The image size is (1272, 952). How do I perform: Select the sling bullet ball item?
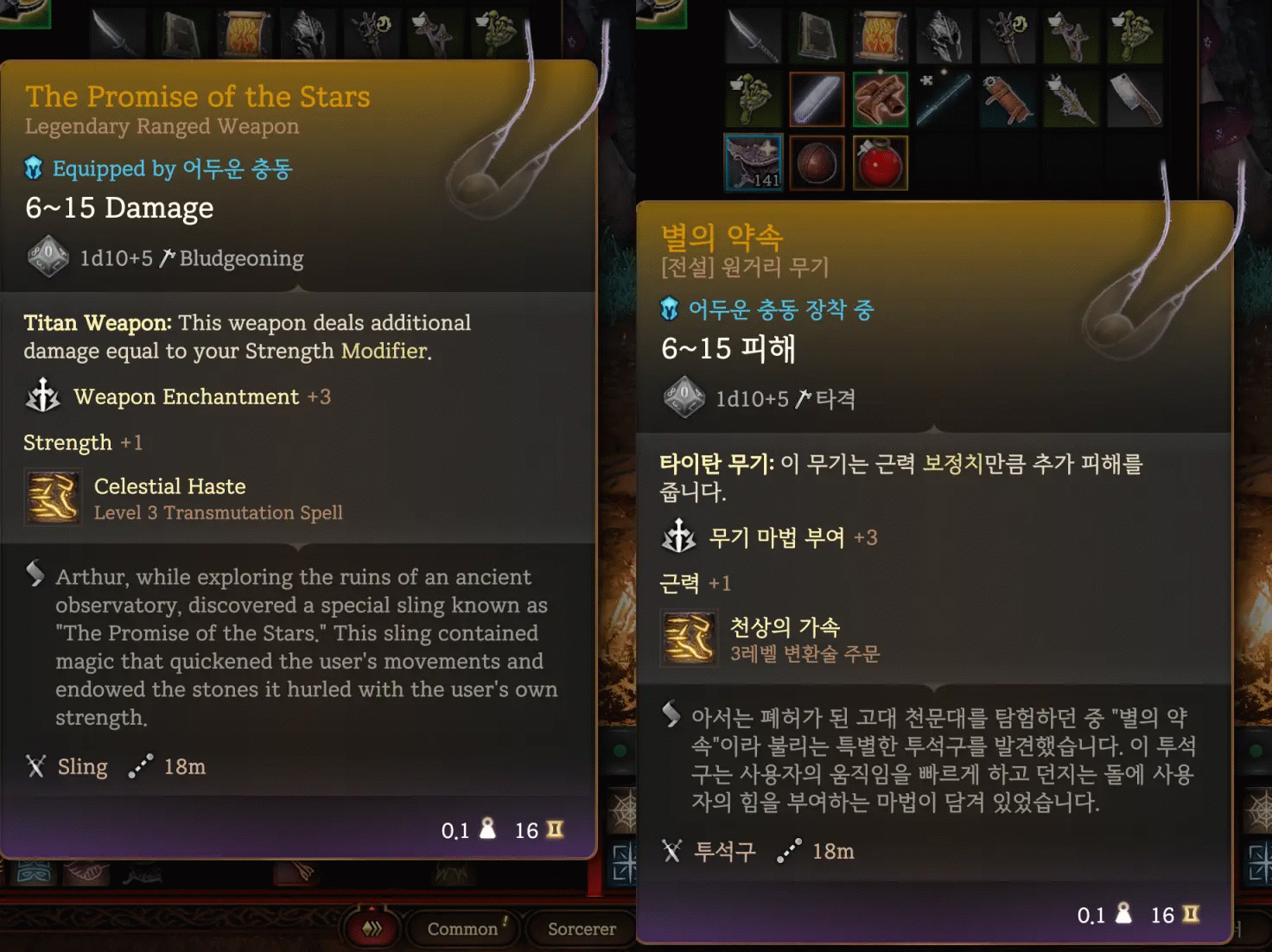817,162
